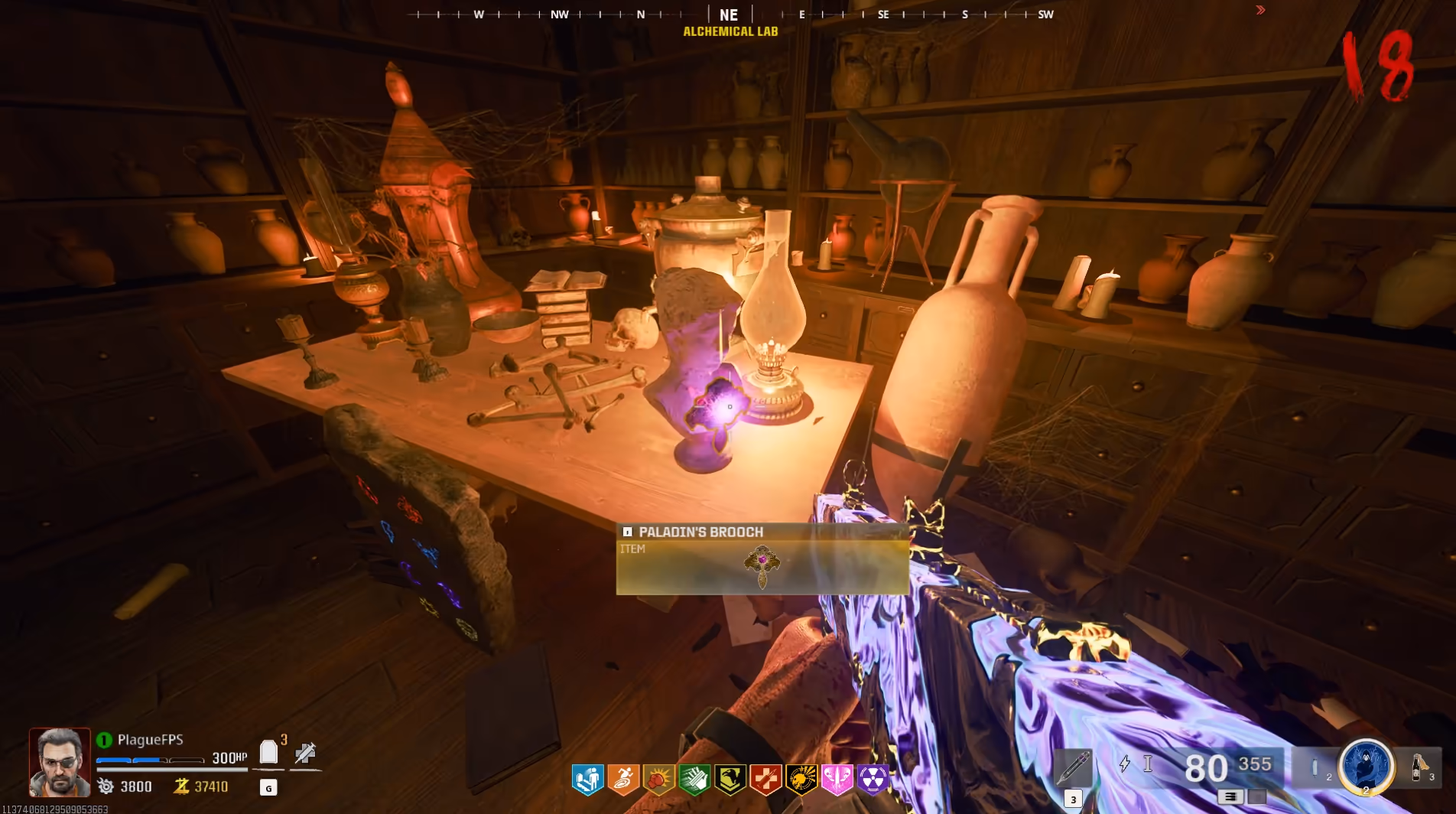Select the boxing glove Melee Macchiato perk
The height and width of the screenshot is (814, 1456).
658,780
